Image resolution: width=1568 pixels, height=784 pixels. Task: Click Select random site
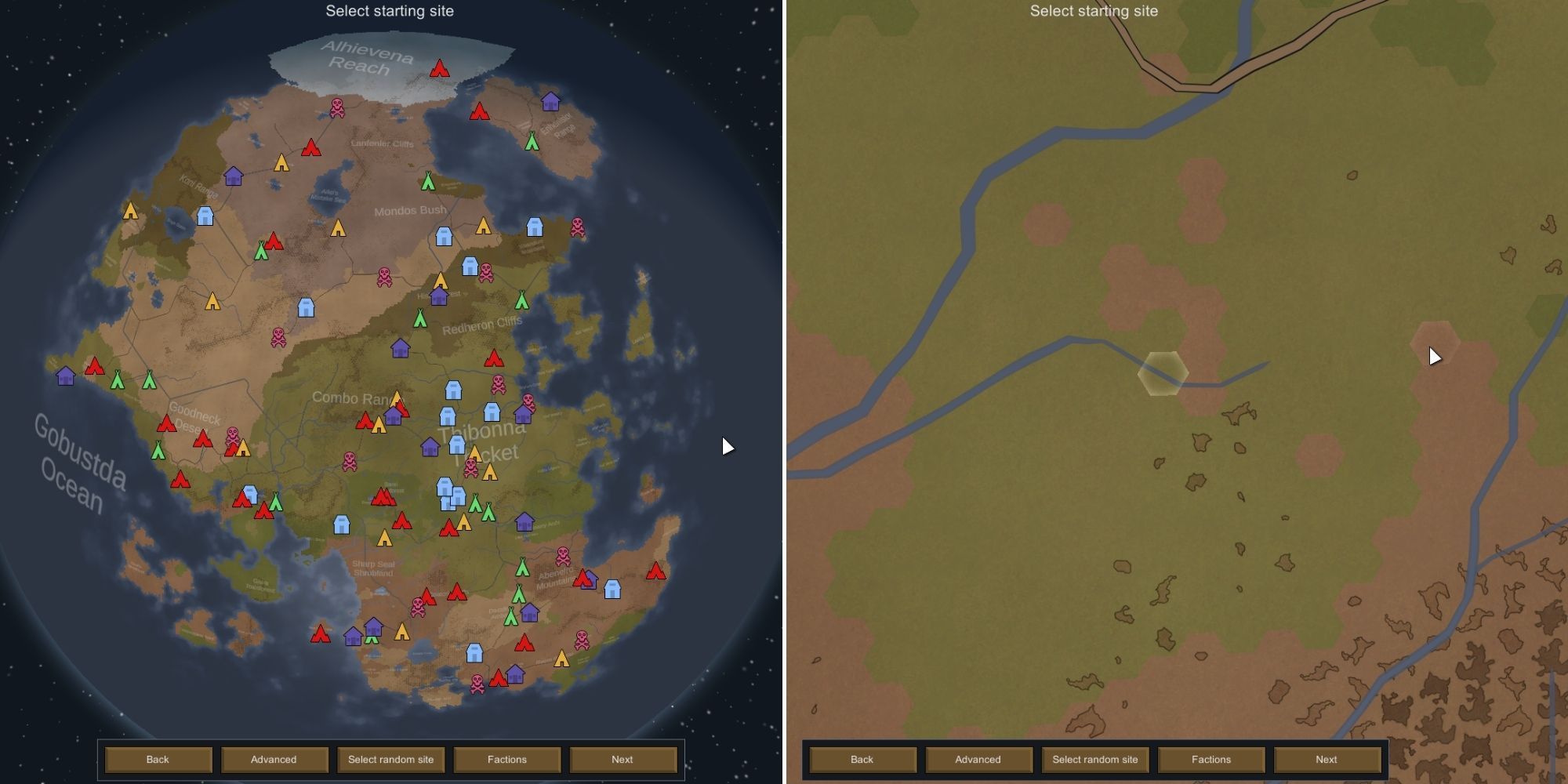tap(390, 759)
